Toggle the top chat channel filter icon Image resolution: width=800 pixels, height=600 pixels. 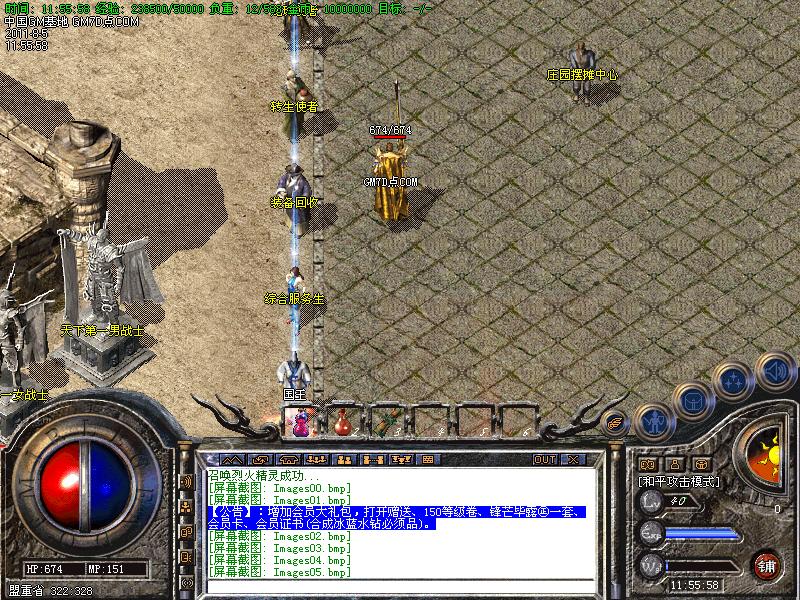[186, 481]
